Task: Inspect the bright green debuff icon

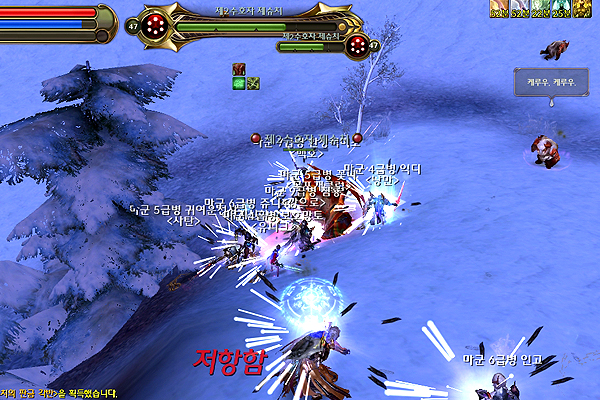Action: tap(239, 83)
